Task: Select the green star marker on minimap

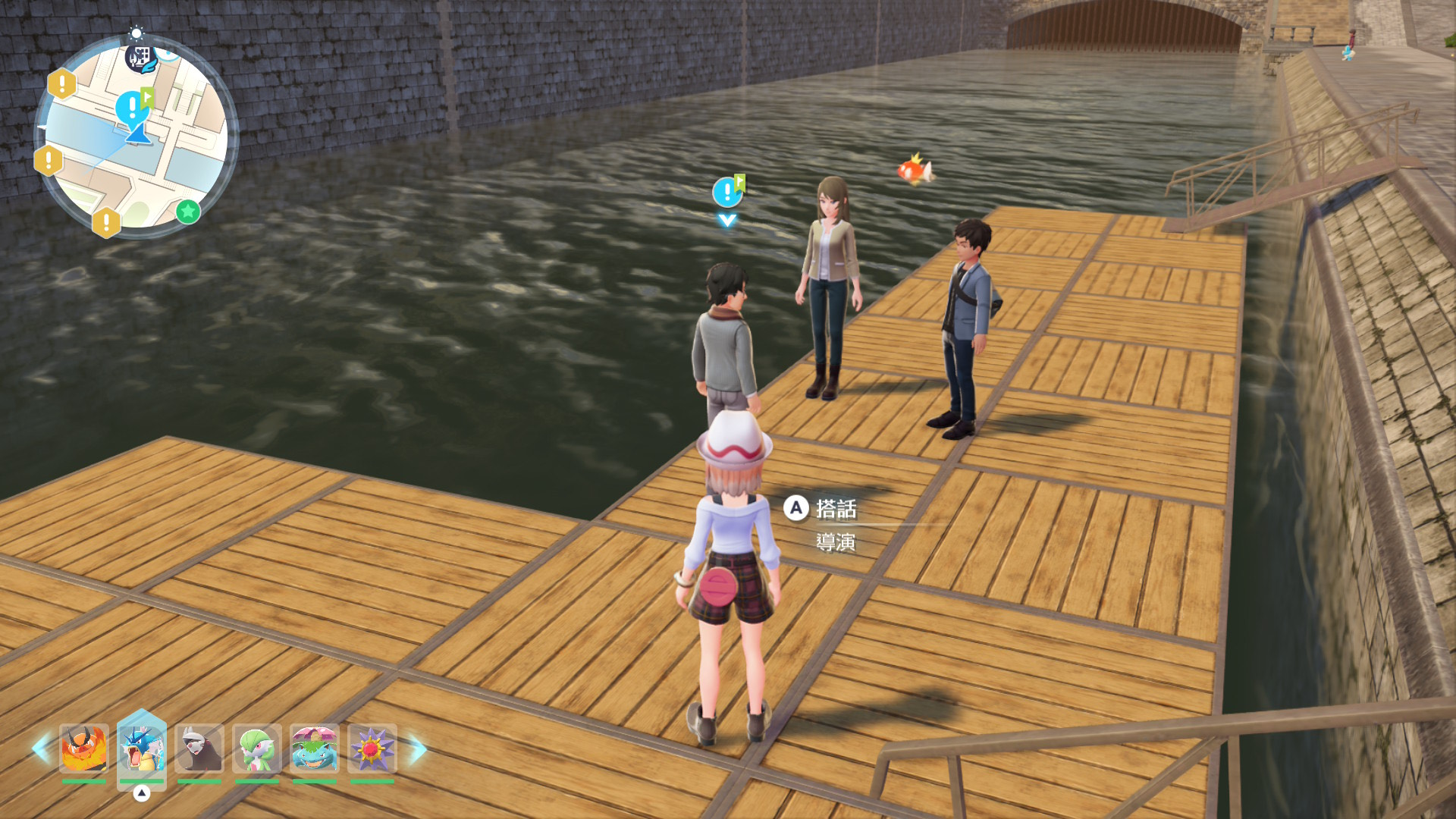Action: click(188, 212)
